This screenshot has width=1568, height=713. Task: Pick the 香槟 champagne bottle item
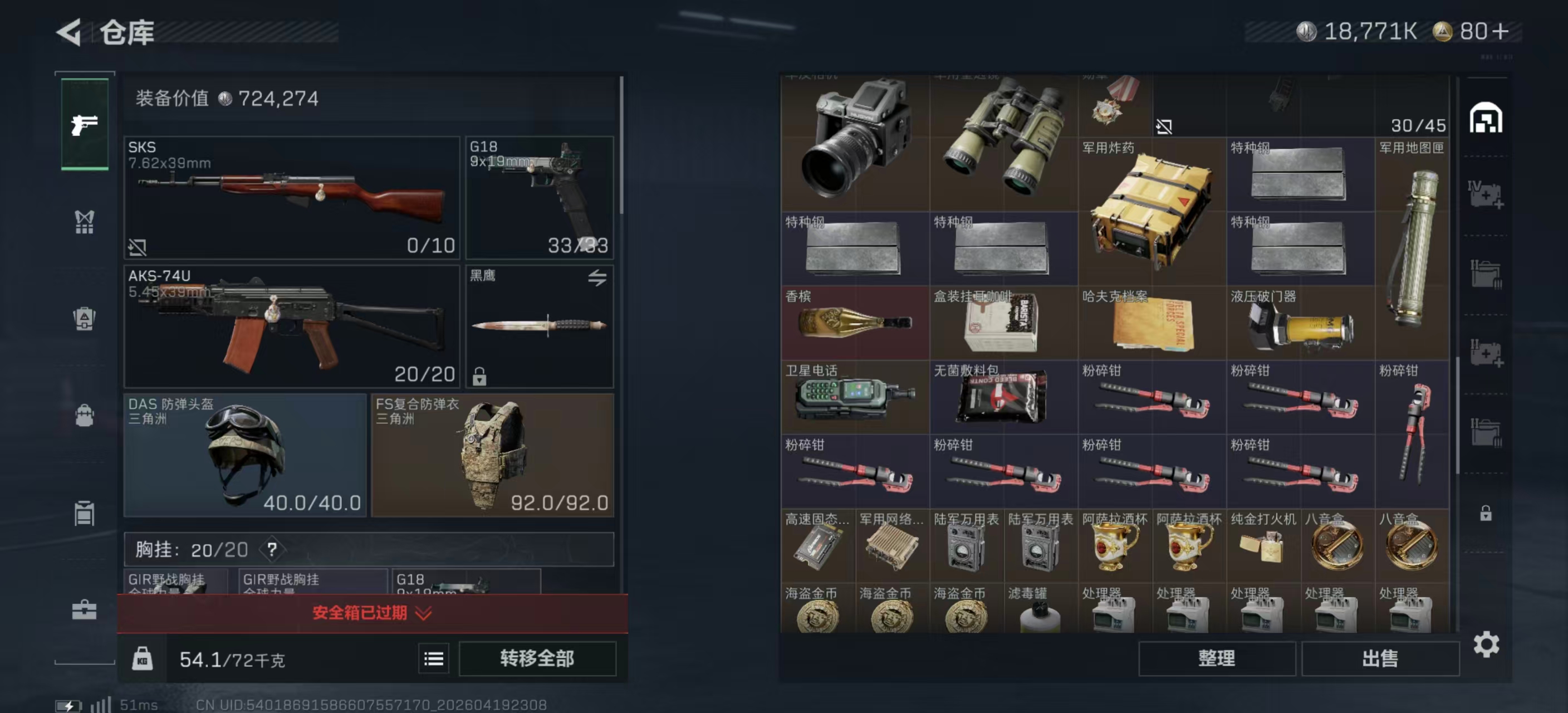pos(855,323)
